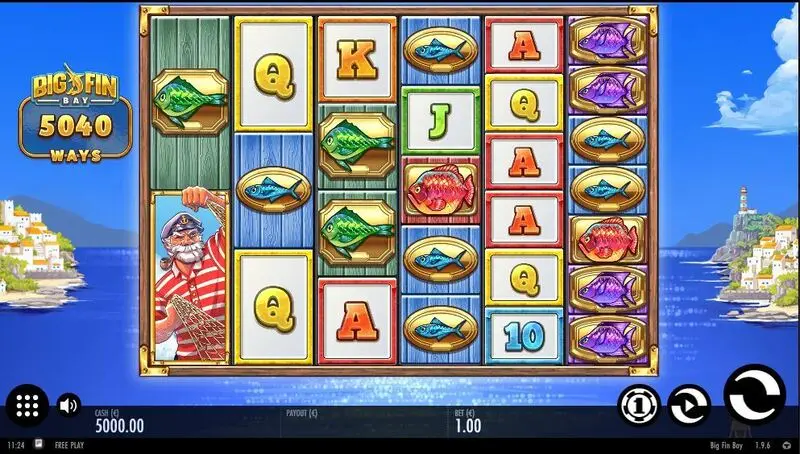The width and height of the screenshot is (800, 454).
Task: Spin the reels with the large spin button
Action: (x=754, y=396)
